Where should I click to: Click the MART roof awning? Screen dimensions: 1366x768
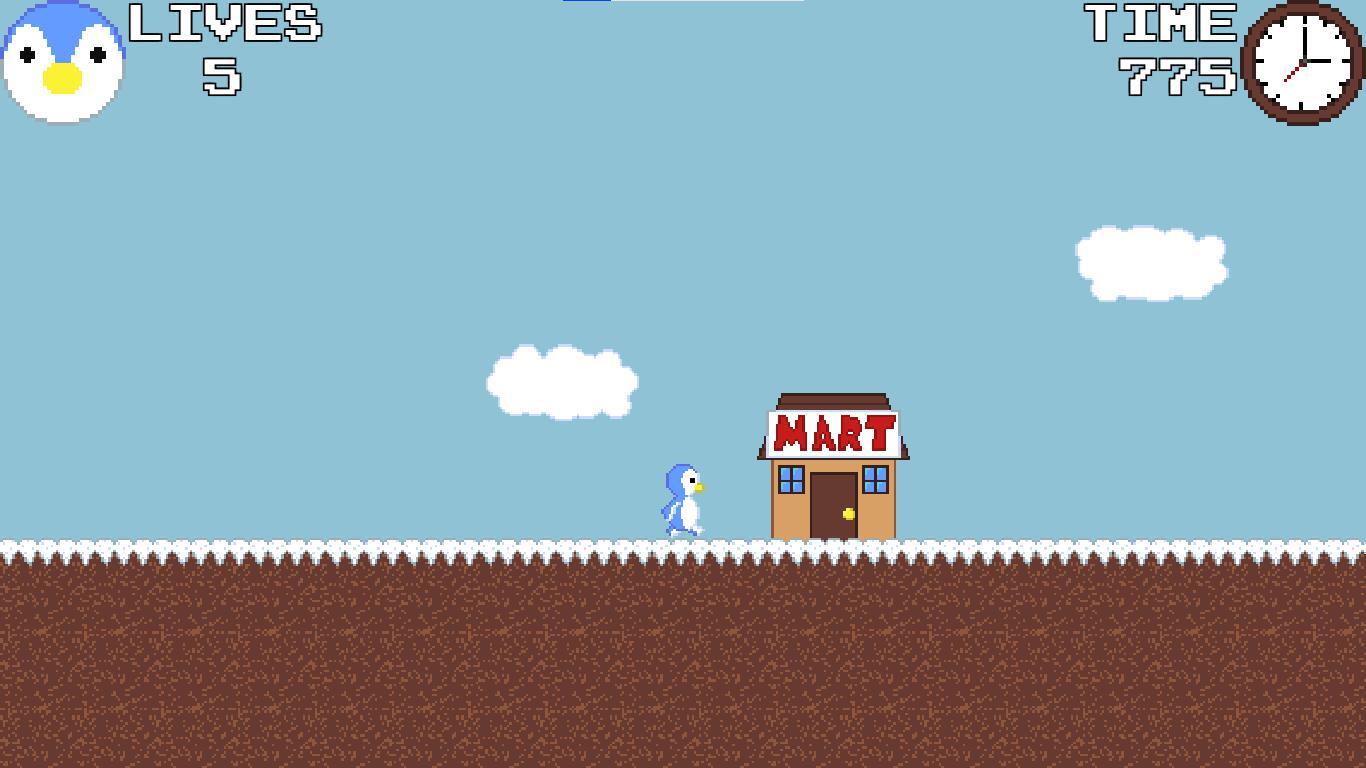tap(833, 400)
